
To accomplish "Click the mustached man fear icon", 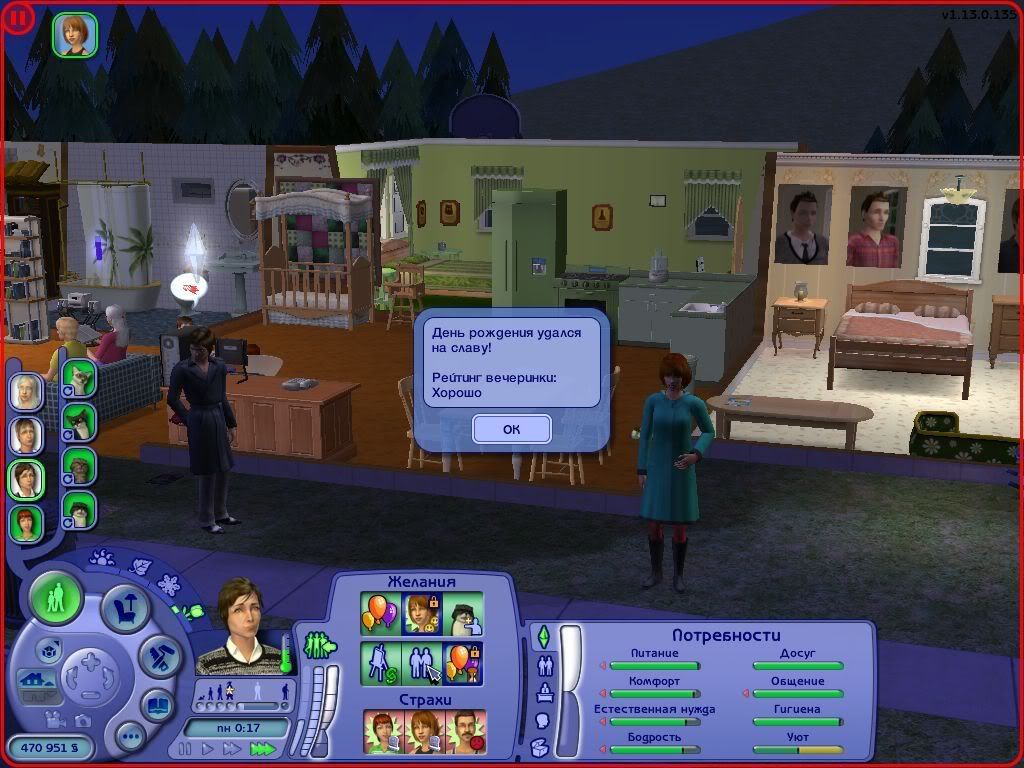I will (x=464, y=730).
